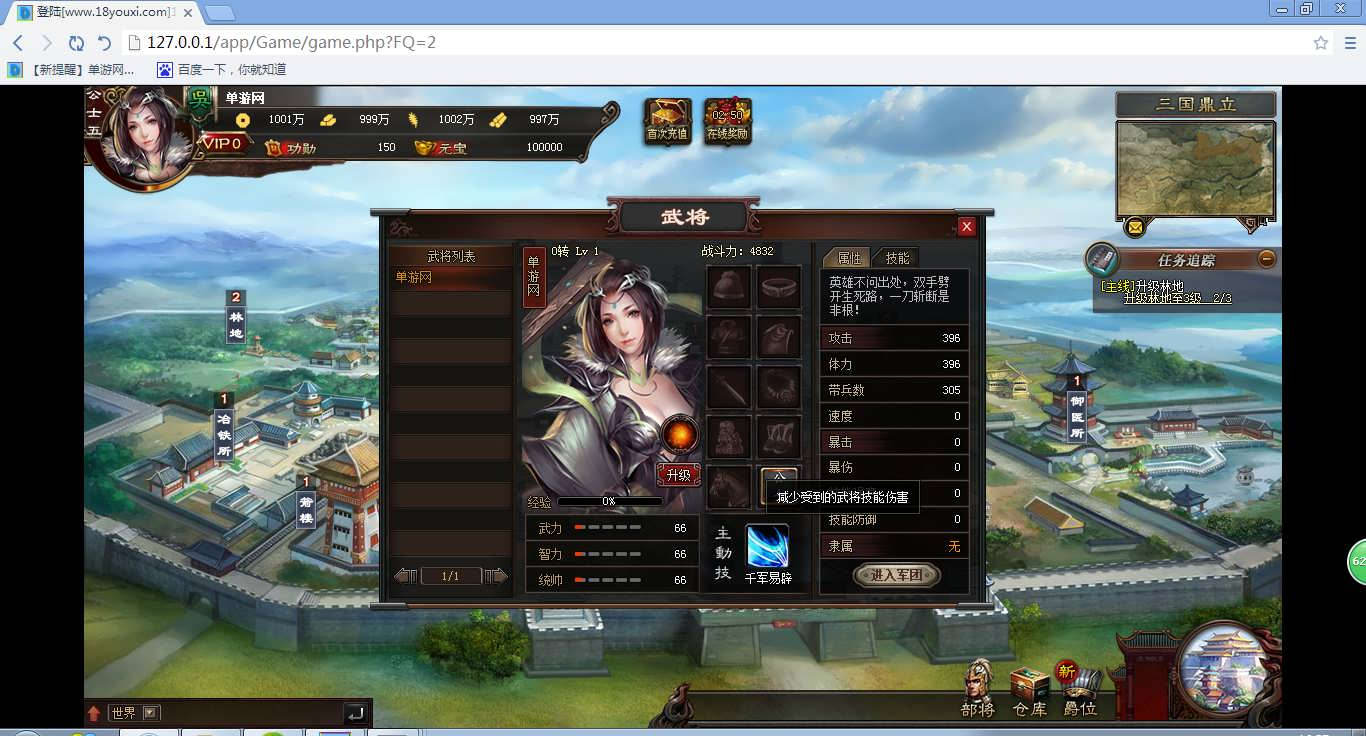Viewport: 1366px width, 736px height.
Task: Open the 首次充值 first recharge icon
Action: 666,122
